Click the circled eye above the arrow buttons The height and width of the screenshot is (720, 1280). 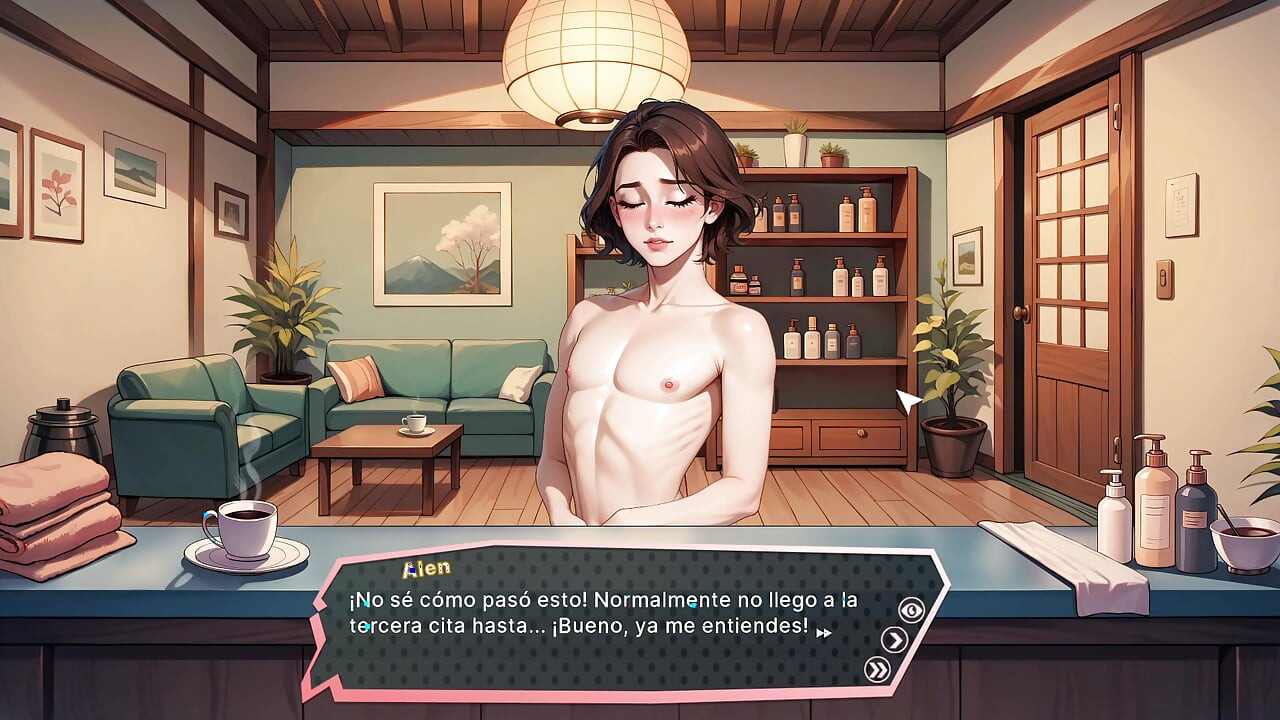coord(912,608)
